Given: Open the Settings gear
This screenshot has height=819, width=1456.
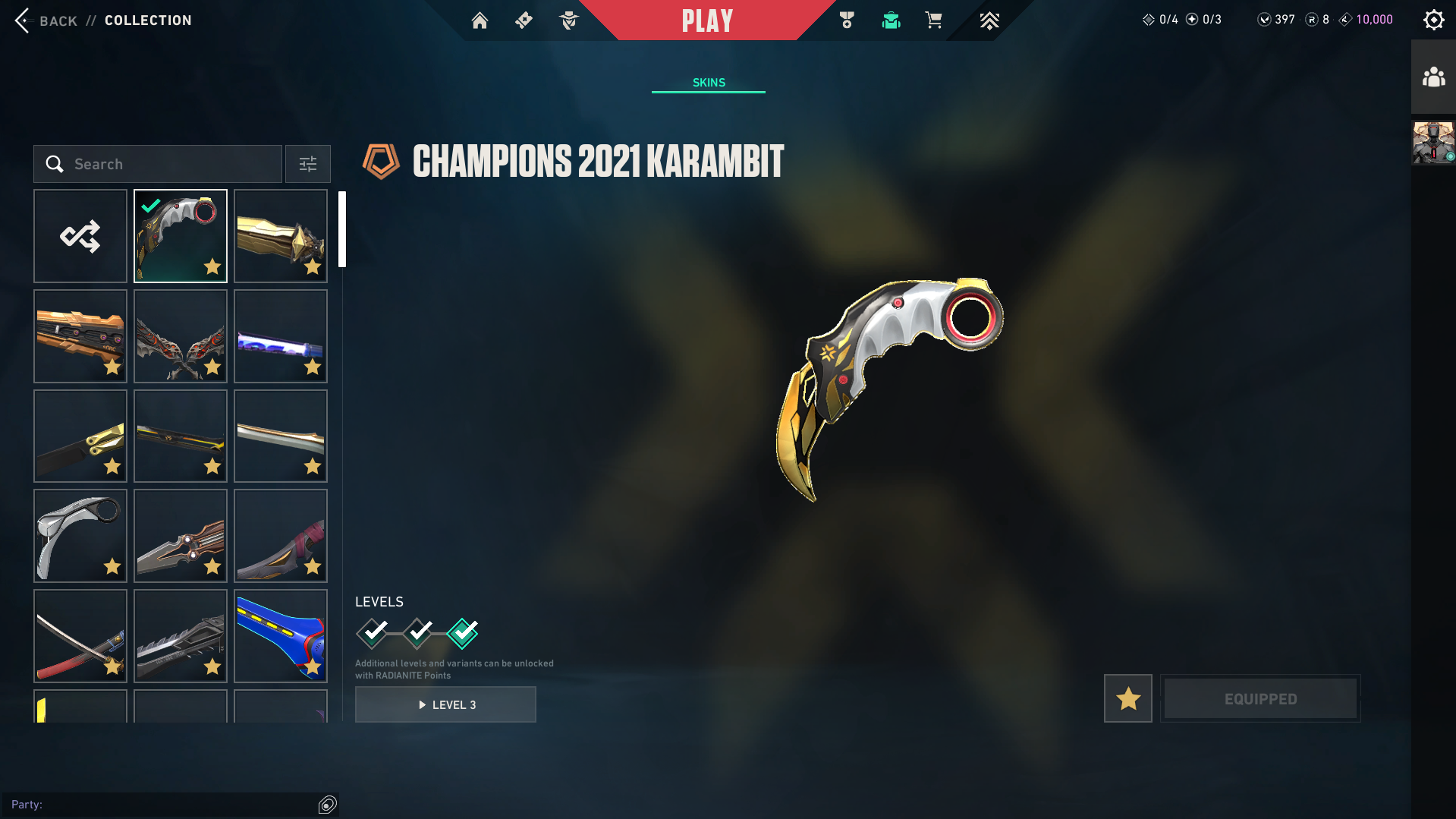Looking at the screenshot, I should [x=1433, y=20].
